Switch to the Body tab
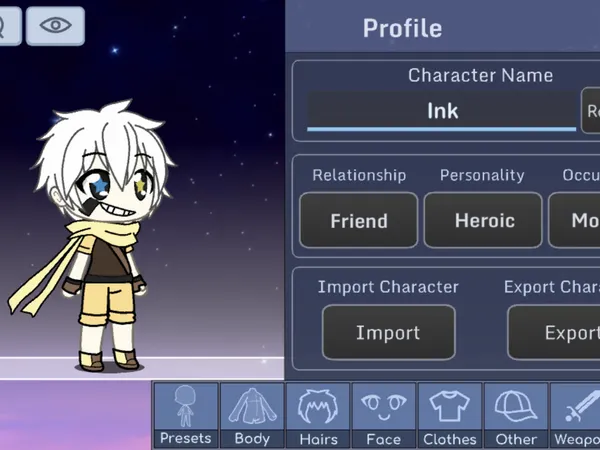Viewport: 600px width, 450px height. tap(252, 415)
